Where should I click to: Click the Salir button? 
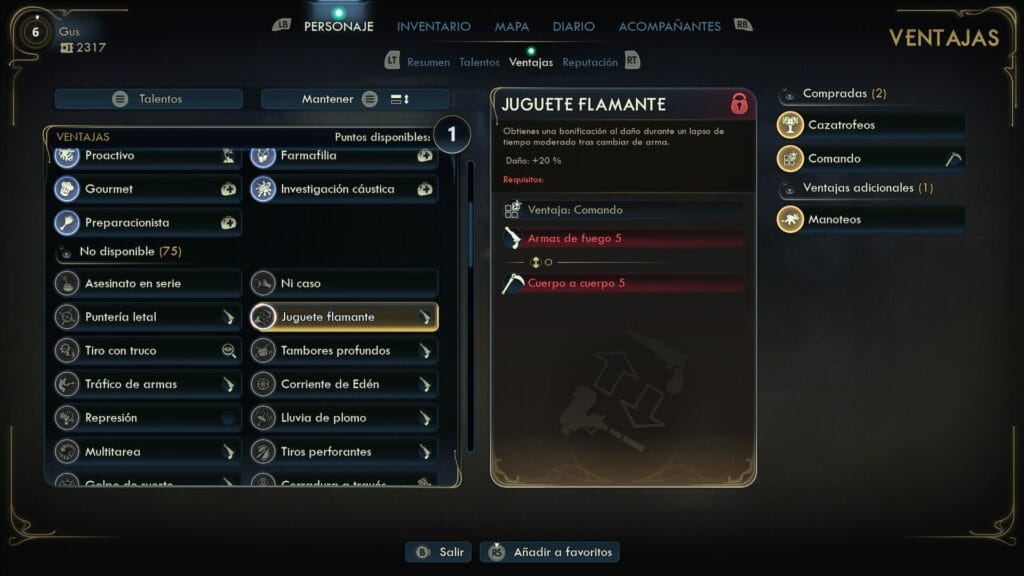tap(438, 552)
